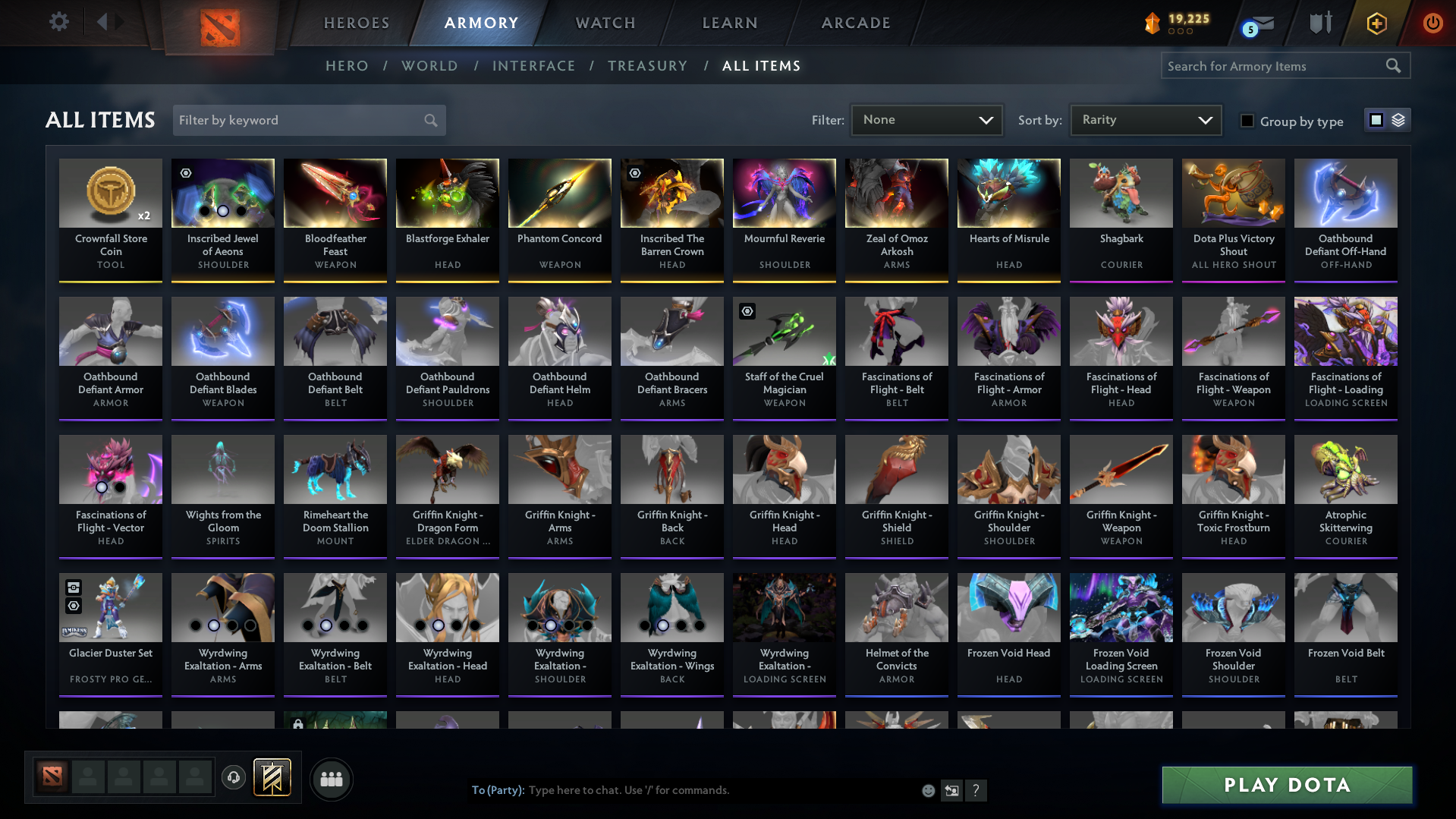Click the Search for Armory Items magnifier
The width and height of the screenshot is (1456, 819).
point(1393,65)
